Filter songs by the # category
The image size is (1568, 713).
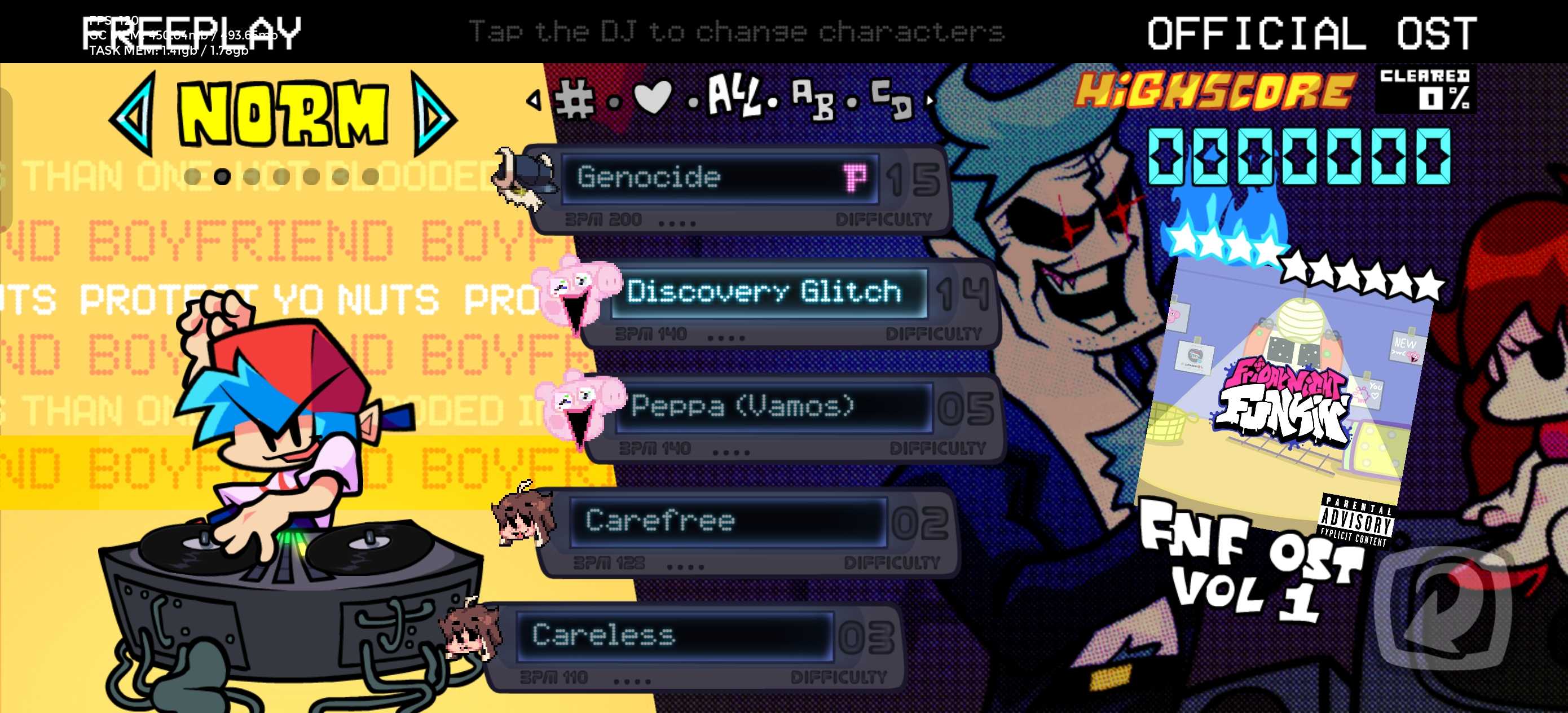(x=574, y=99)
